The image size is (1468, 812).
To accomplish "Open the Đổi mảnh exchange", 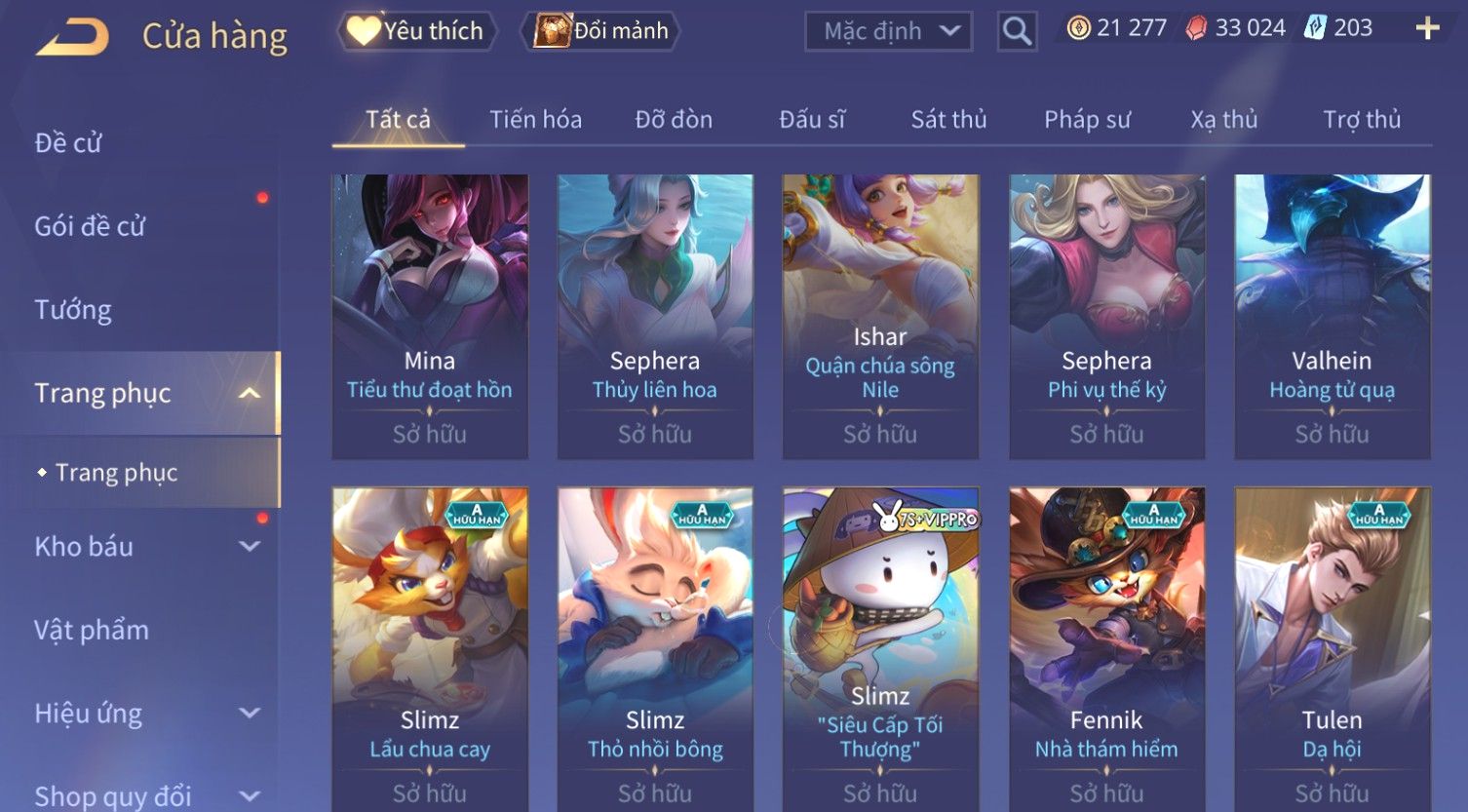I will 601,31.
